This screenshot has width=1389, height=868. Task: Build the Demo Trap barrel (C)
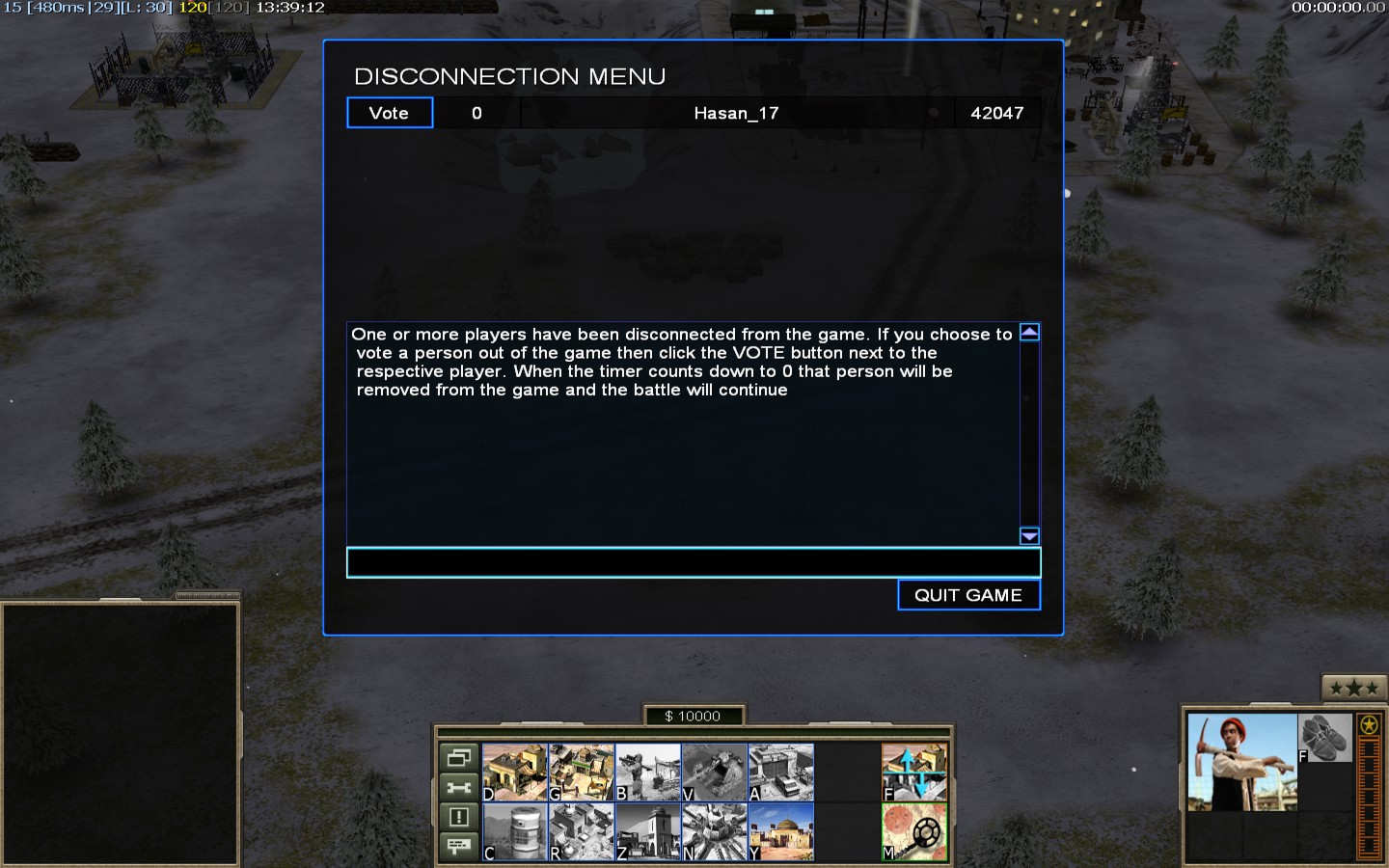pos(514,831)
